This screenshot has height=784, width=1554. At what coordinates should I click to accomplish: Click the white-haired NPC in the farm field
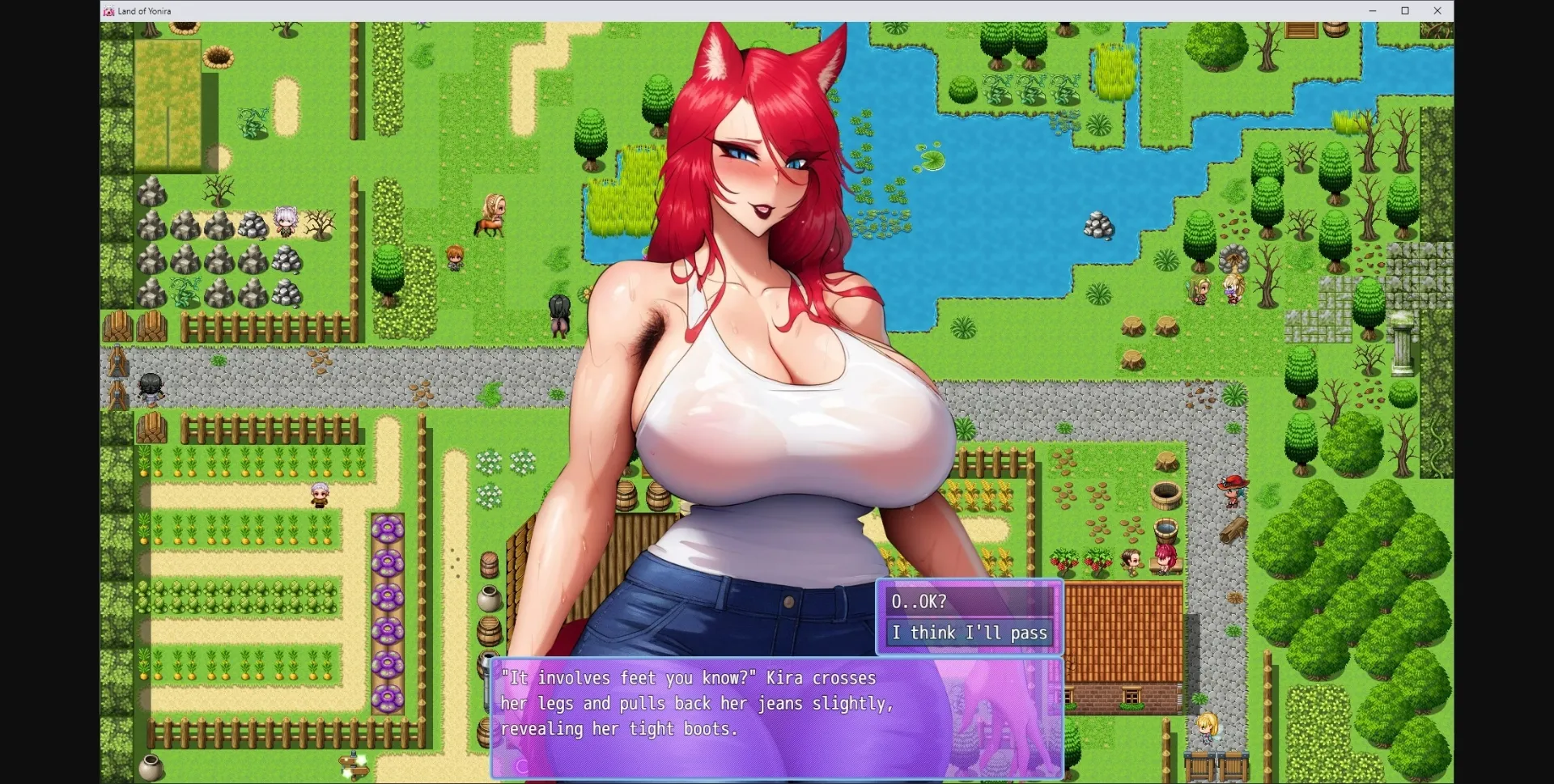click(x=317, y=494)
